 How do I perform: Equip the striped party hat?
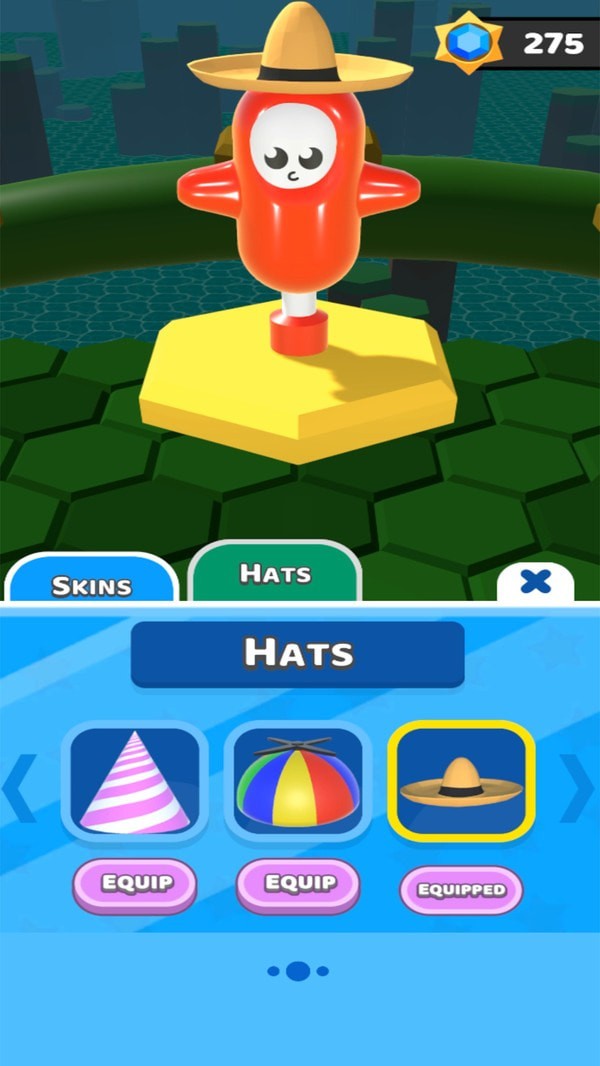[x=135, y=884]
